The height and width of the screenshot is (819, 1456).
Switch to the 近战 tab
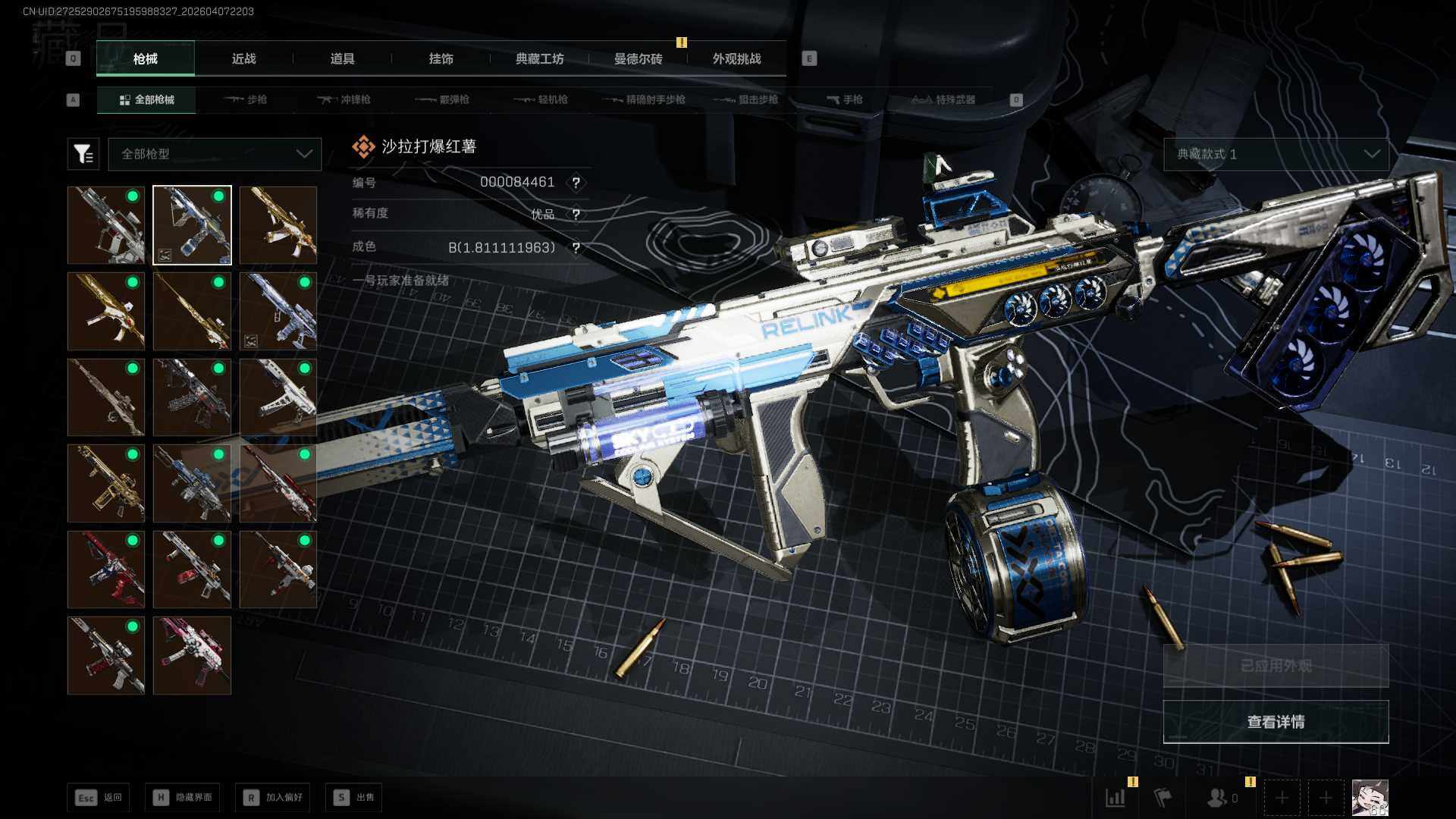(x=243, y=59)
